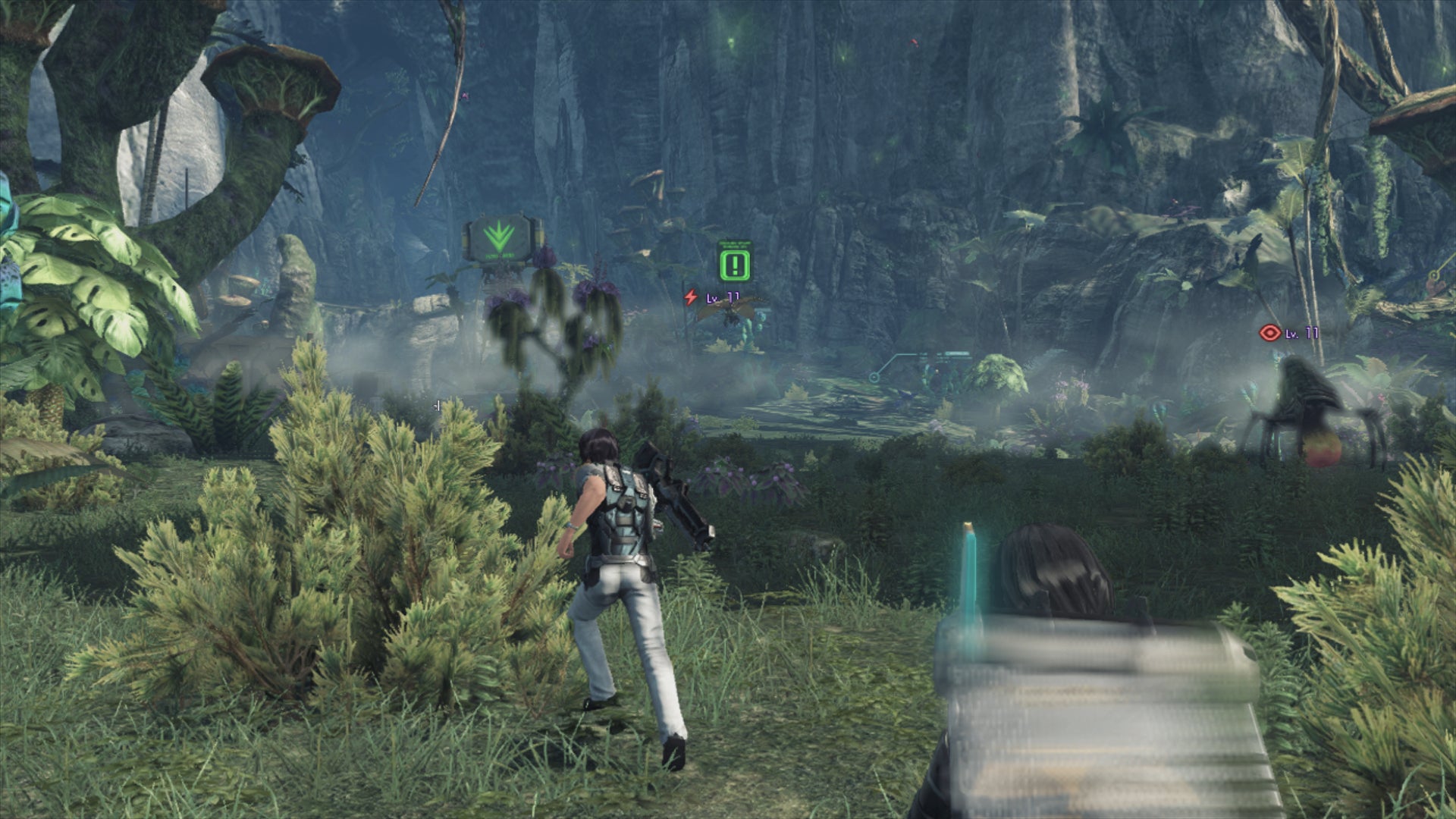Select the rifle on the character's back
Image resolution: width=1456 pixels, height=819 pixels.
[667, 493]
